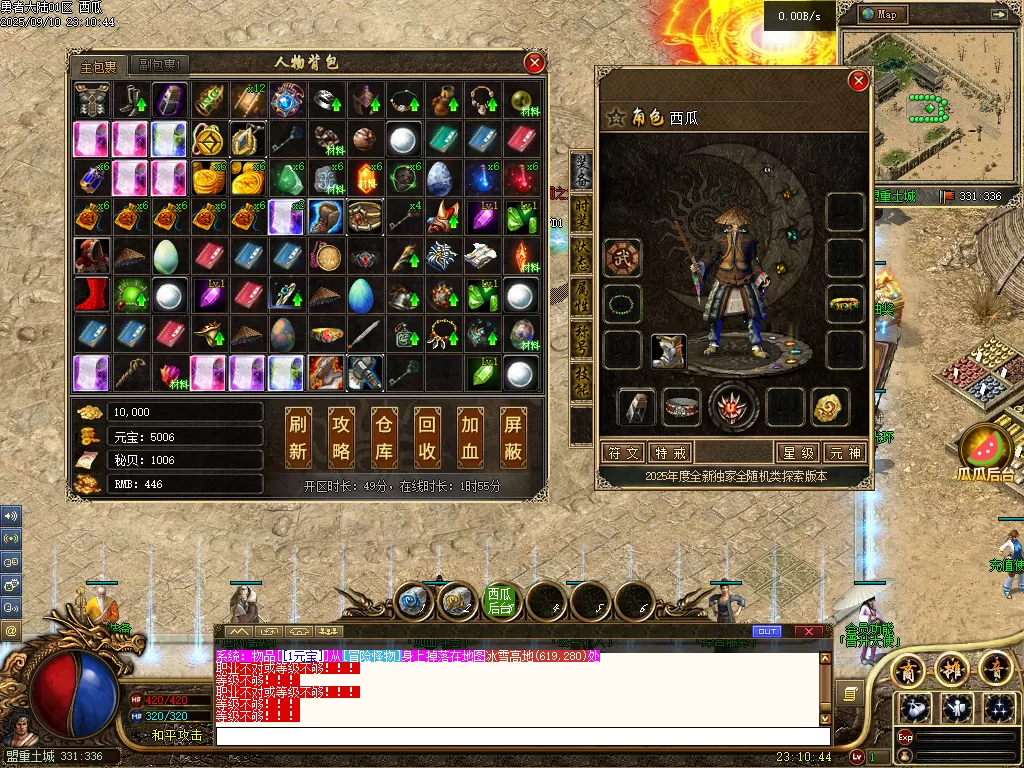The width and height of the screenshot is (1024, 768).
Task: Use the 加血 heal button
Action: point(470,438)
